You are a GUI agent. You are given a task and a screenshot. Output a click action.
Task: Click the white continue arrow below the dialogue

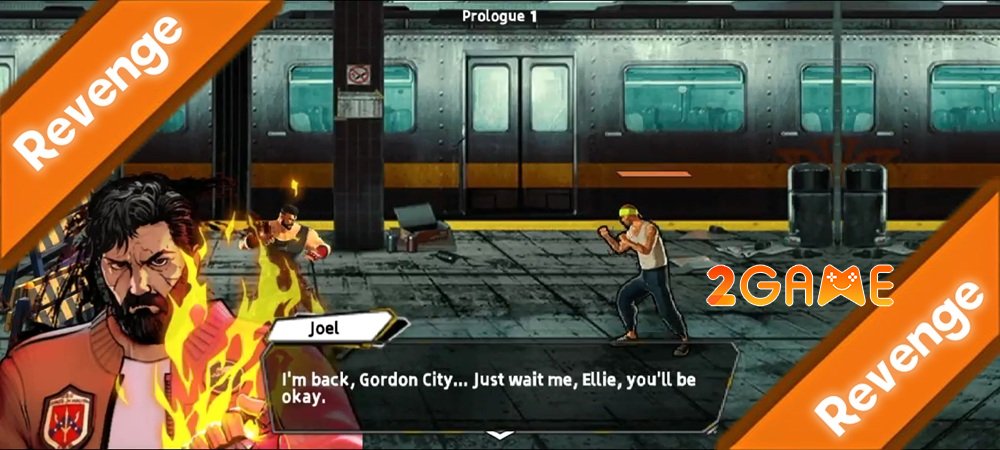(499, 435)
